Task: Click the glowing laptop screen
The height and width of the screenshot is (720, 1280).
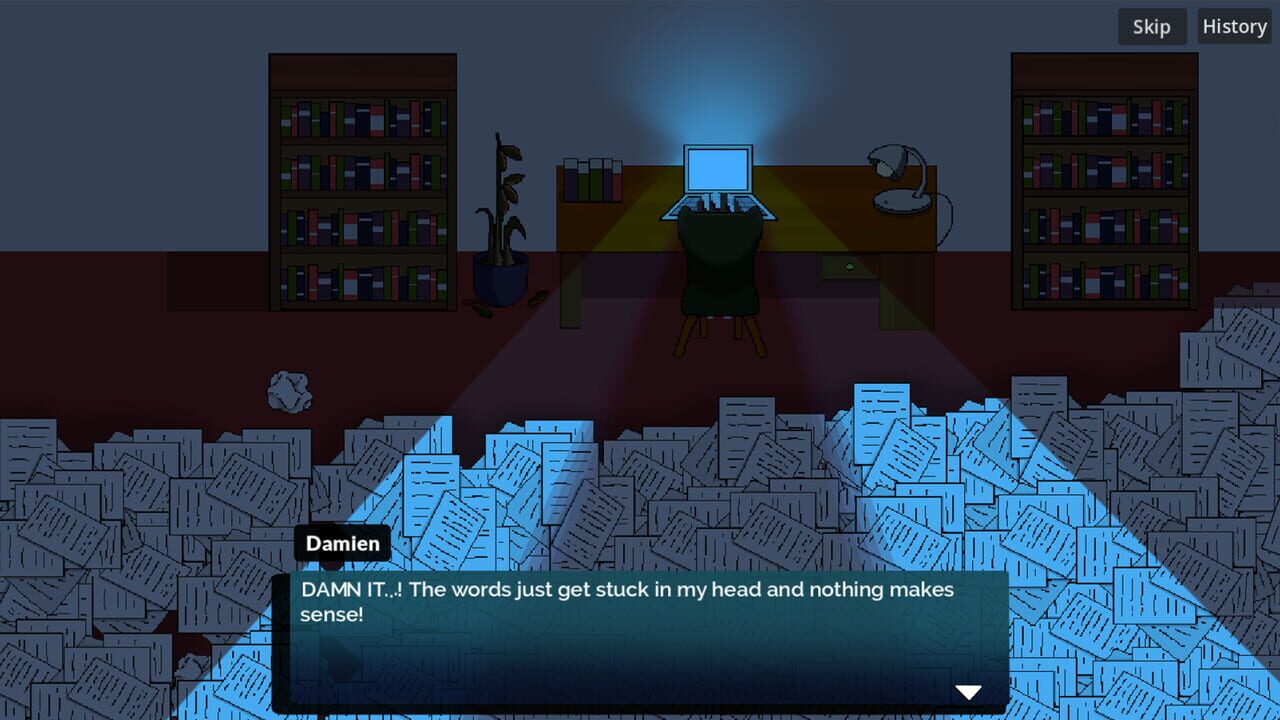Action: click(716, 172)
